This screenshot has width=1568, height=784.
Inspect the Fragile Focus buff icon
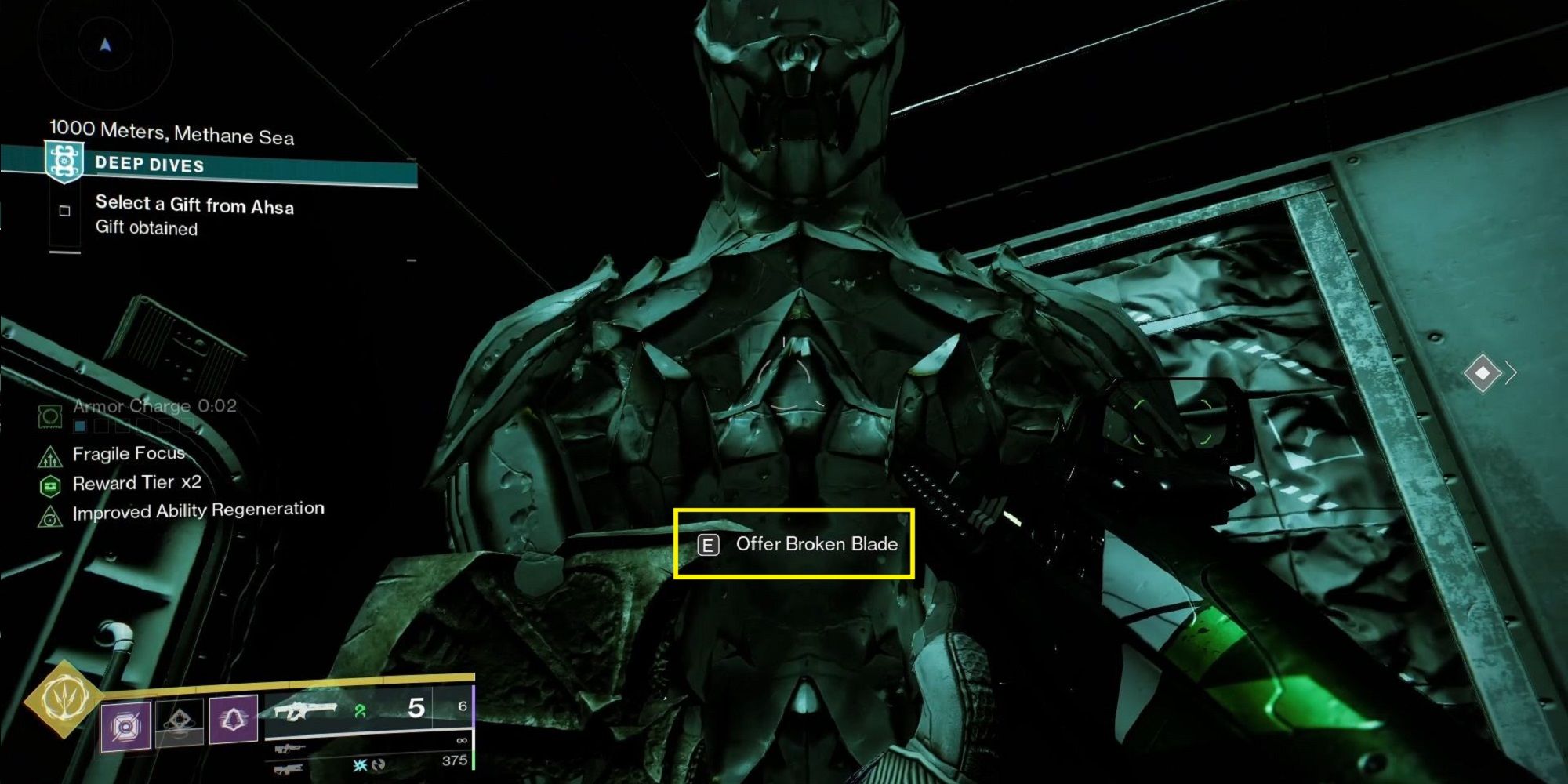tap(50, 456)
